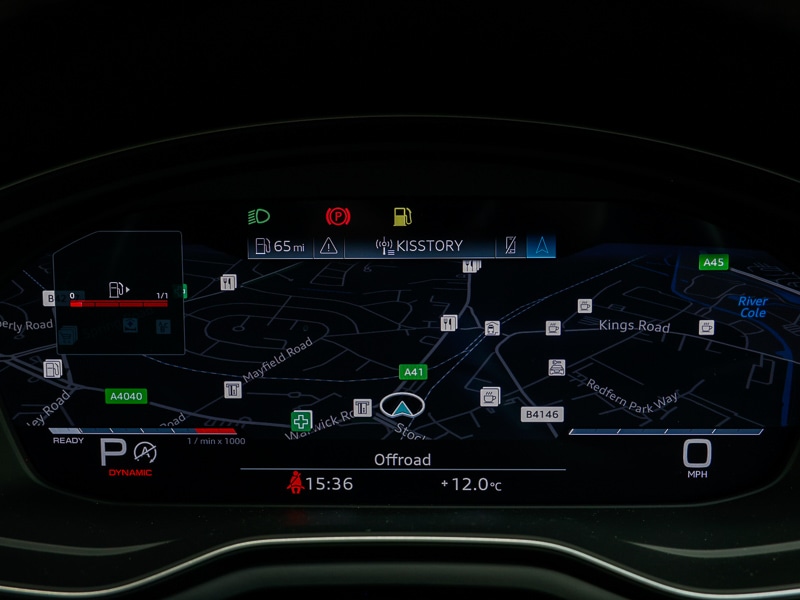Select the KISSTORY radio station entry
The height and width of the screenshot is (600, 800).
[x=419, y=246]
